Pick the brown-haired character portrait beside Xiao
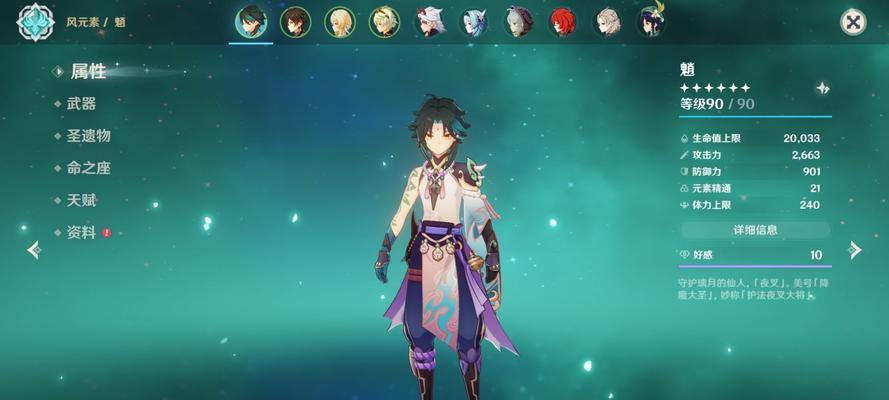 (x=295, y=22)
